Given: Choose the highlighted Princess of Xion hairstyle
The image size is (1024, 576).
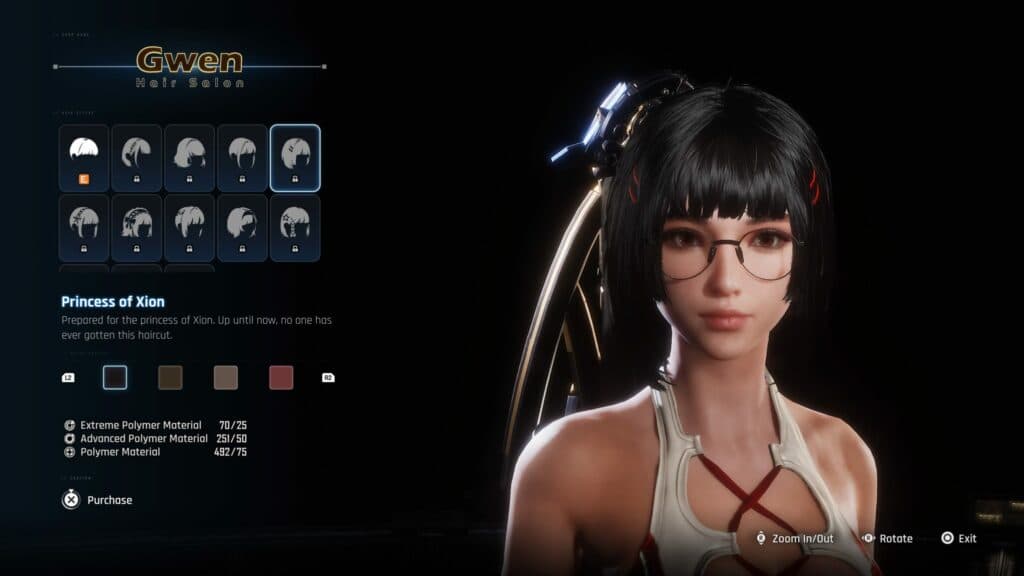Looking at the screenshot, I should tap(295, 157).
